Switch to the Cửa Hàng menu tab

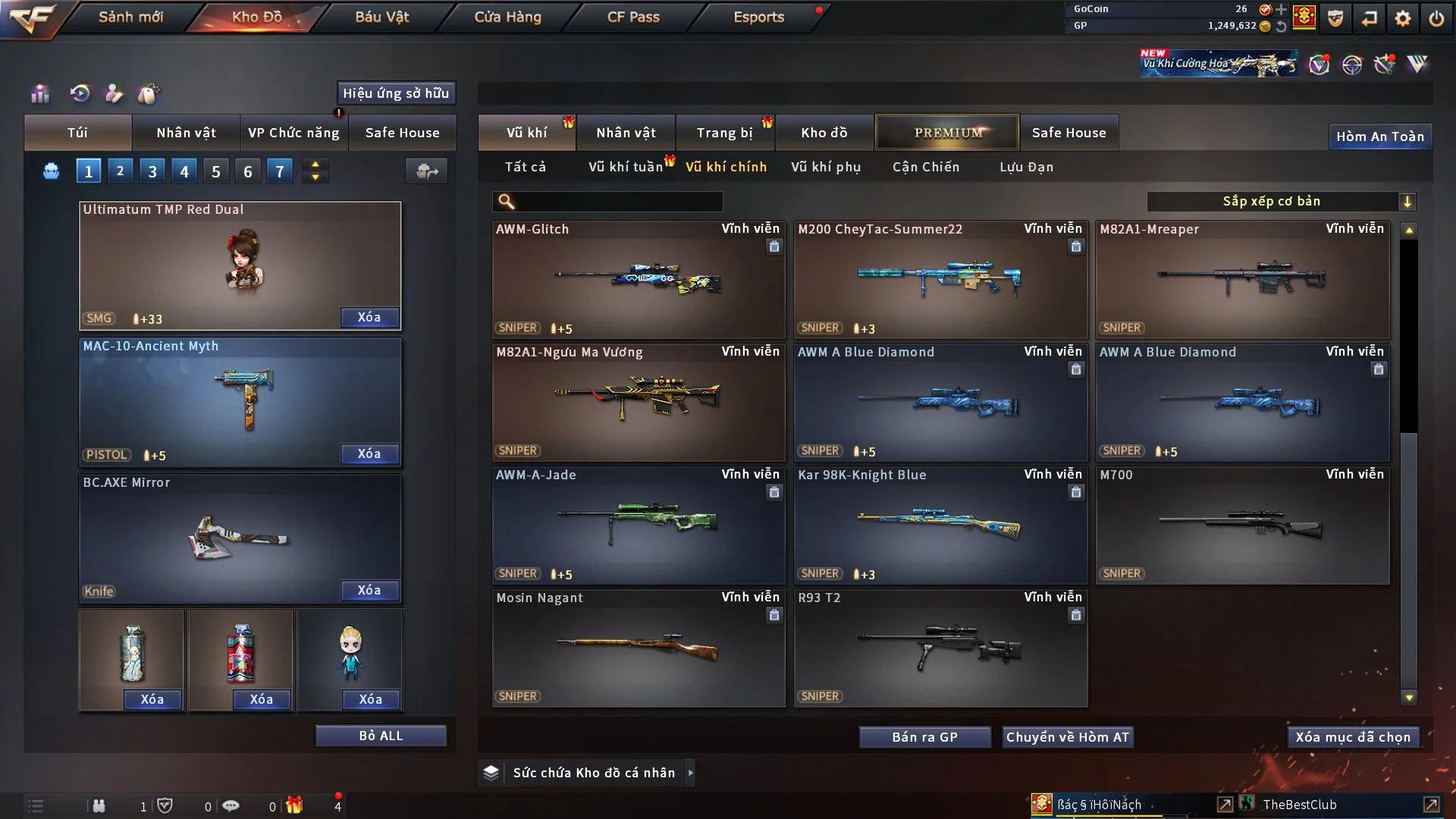click(x=507, y=17)
